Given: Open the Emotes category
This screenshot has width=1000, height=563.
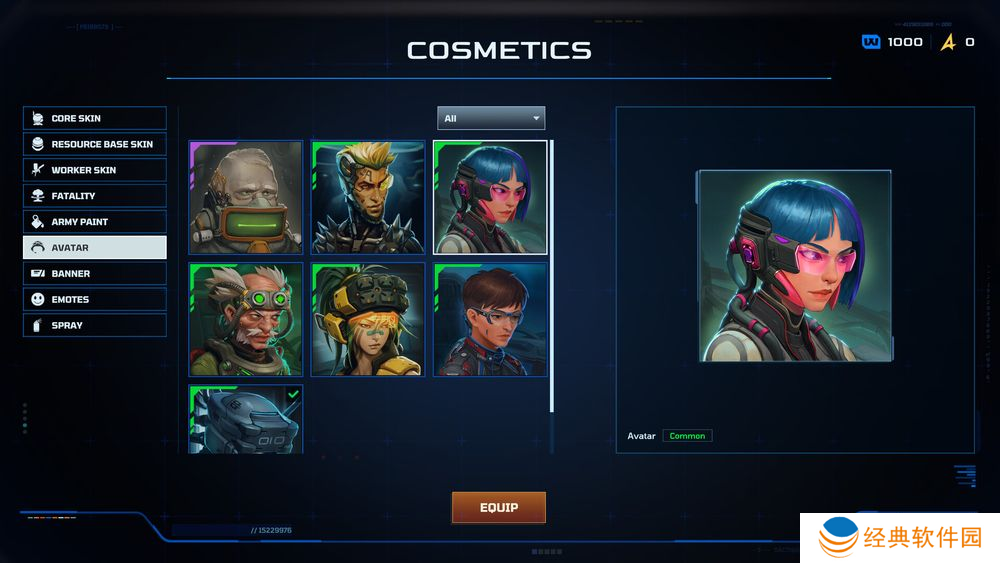Looking at the screenshot, I should pos(95,299).
